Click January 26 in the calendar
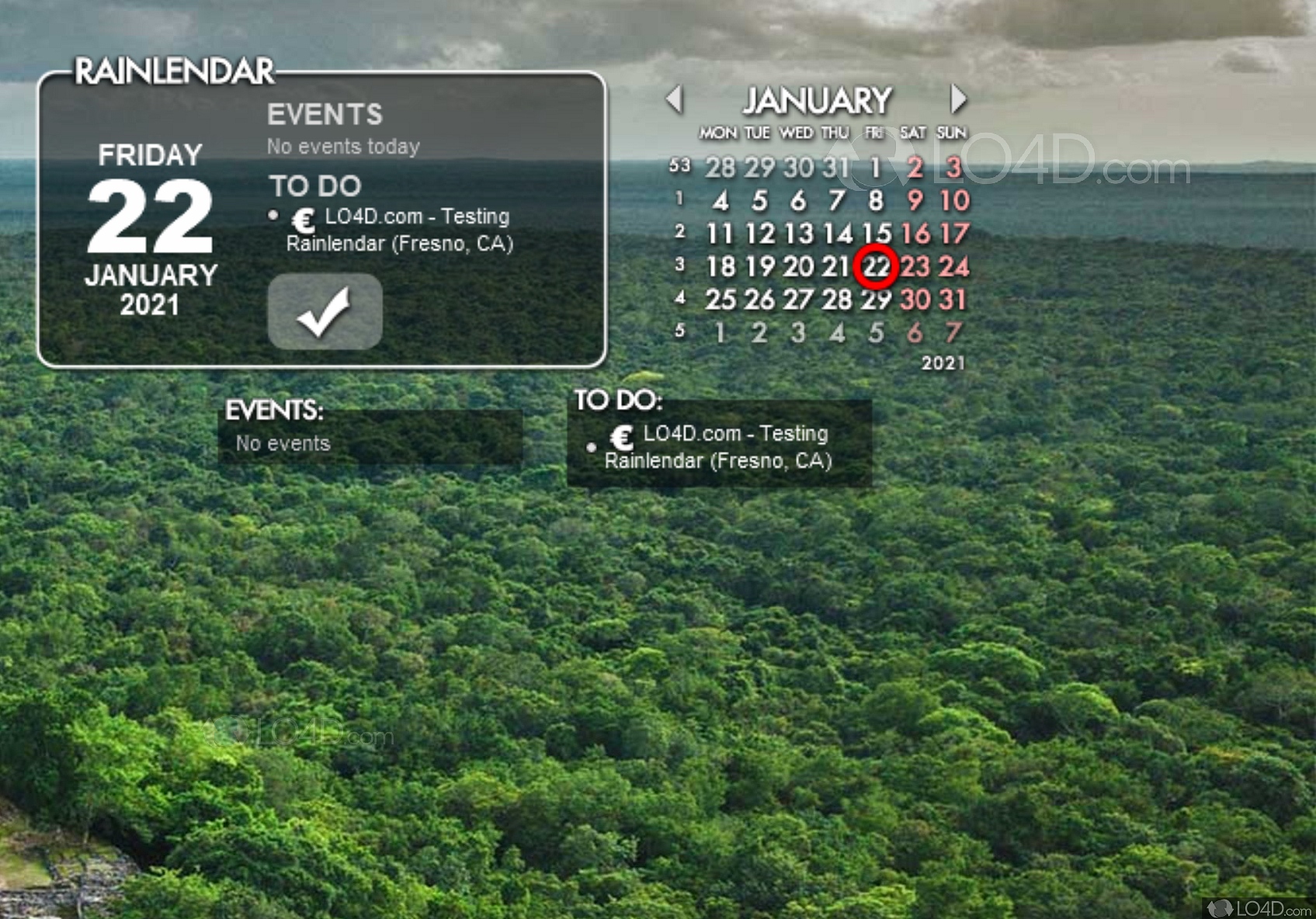 759,300
